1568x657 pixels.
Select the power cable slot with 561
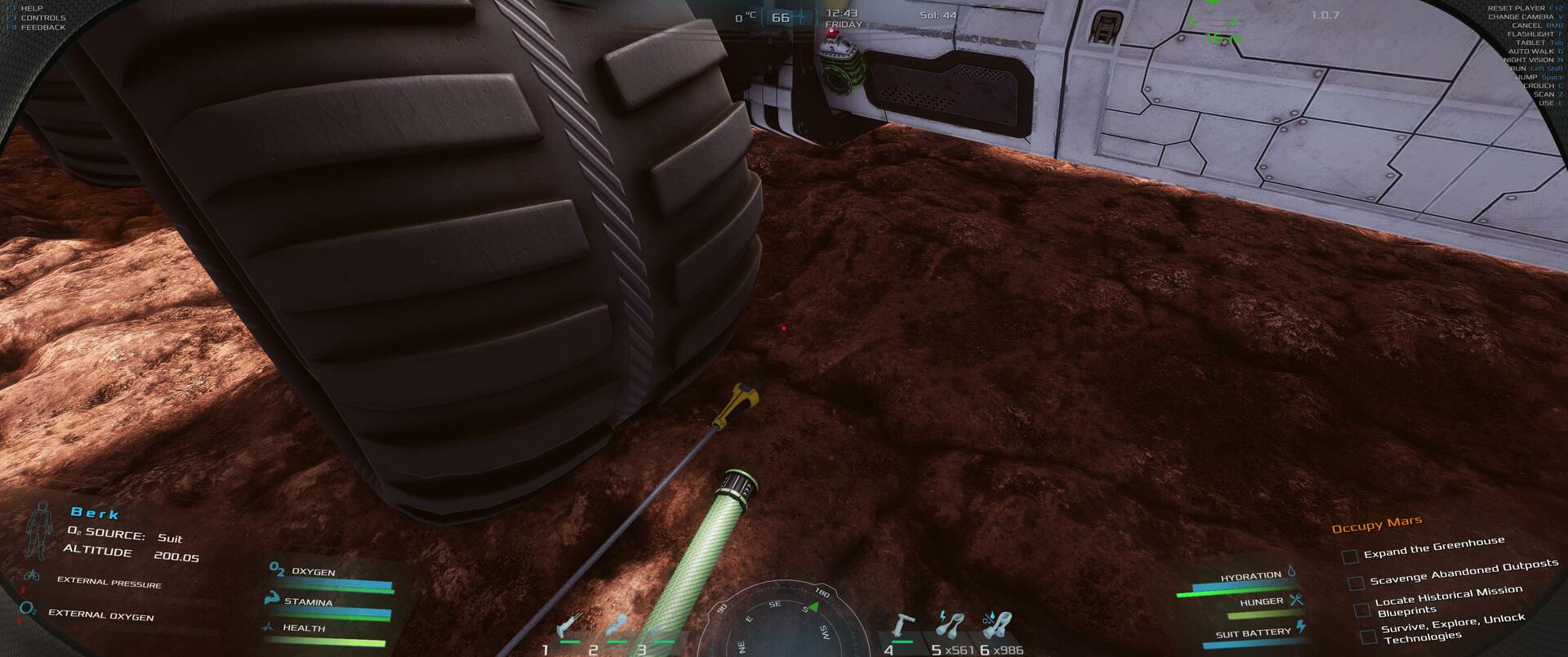(950, 628)
